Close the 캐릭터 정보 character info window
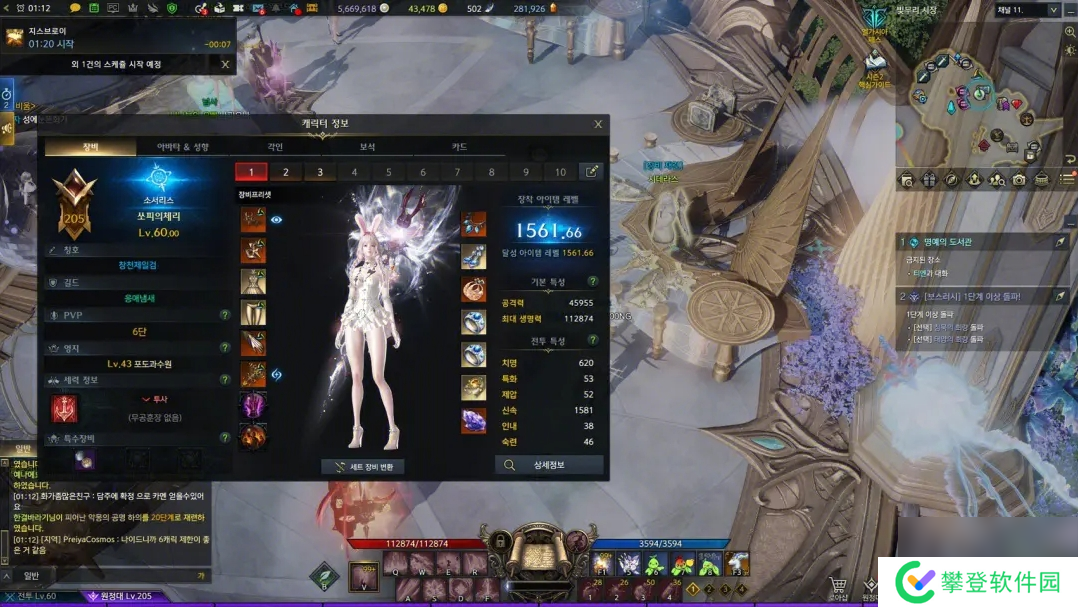Screen dimensions: 1078x607 598,124
